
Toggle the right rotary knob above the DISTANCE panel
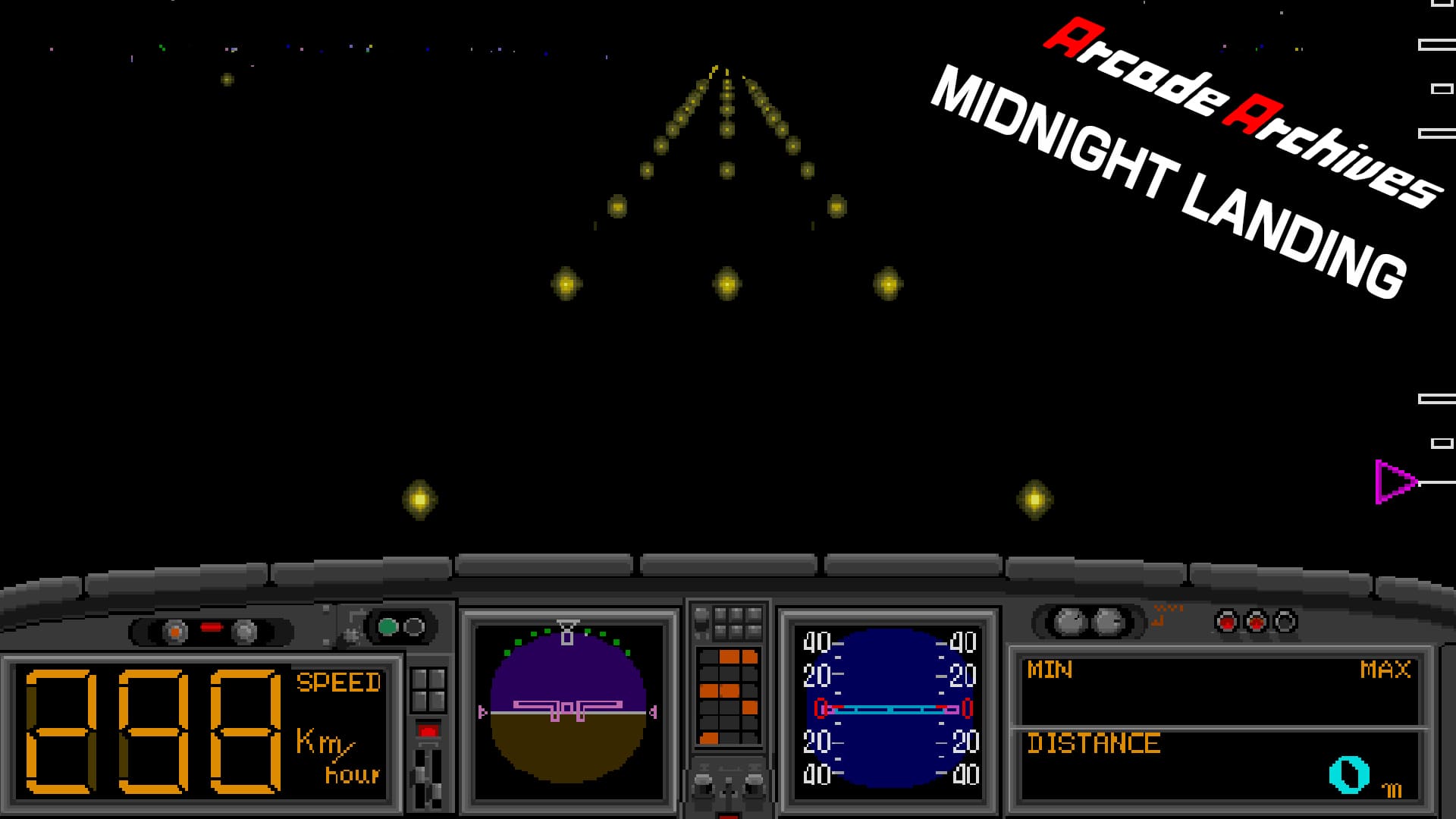(x=1109, y=622)
